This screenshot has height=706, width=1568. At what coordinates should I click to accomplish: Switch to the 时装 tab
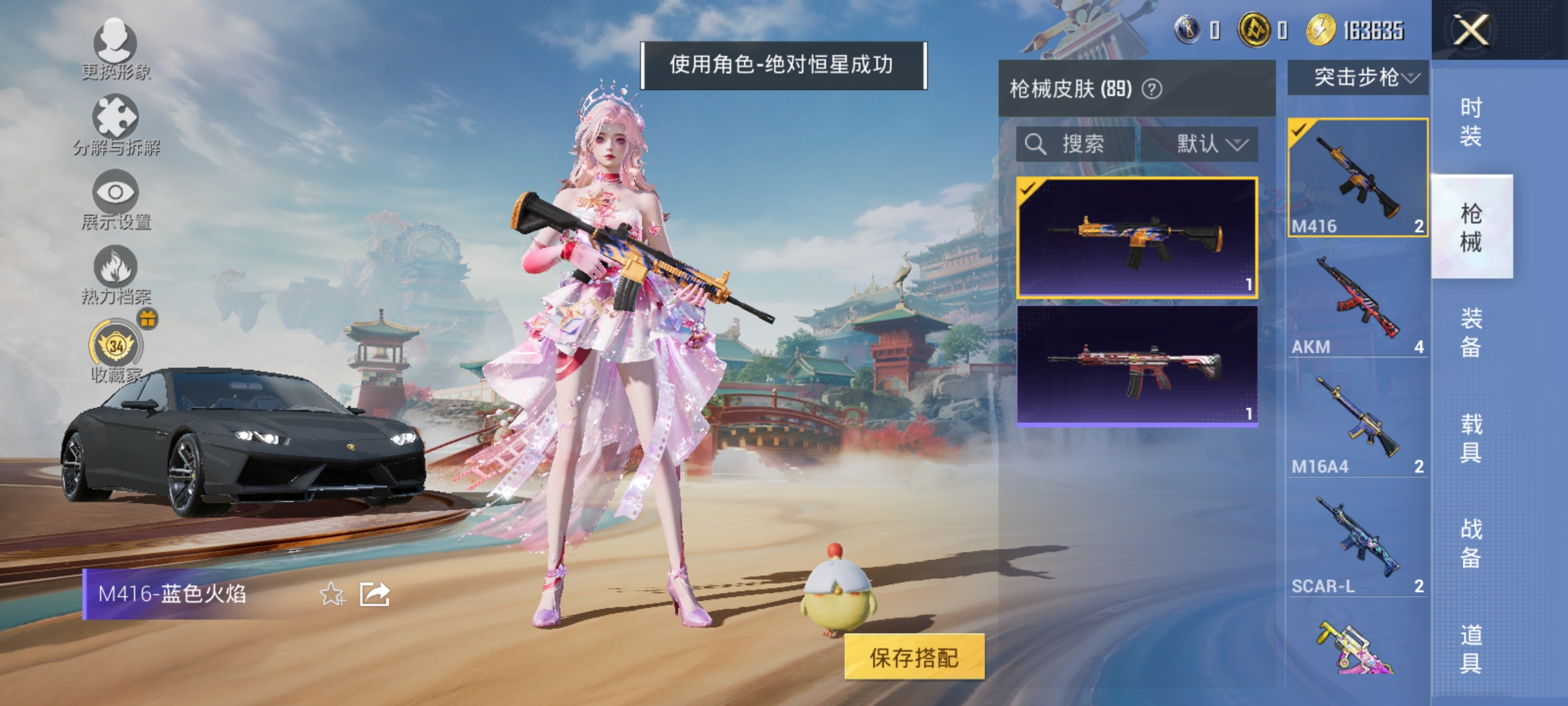1473,122
